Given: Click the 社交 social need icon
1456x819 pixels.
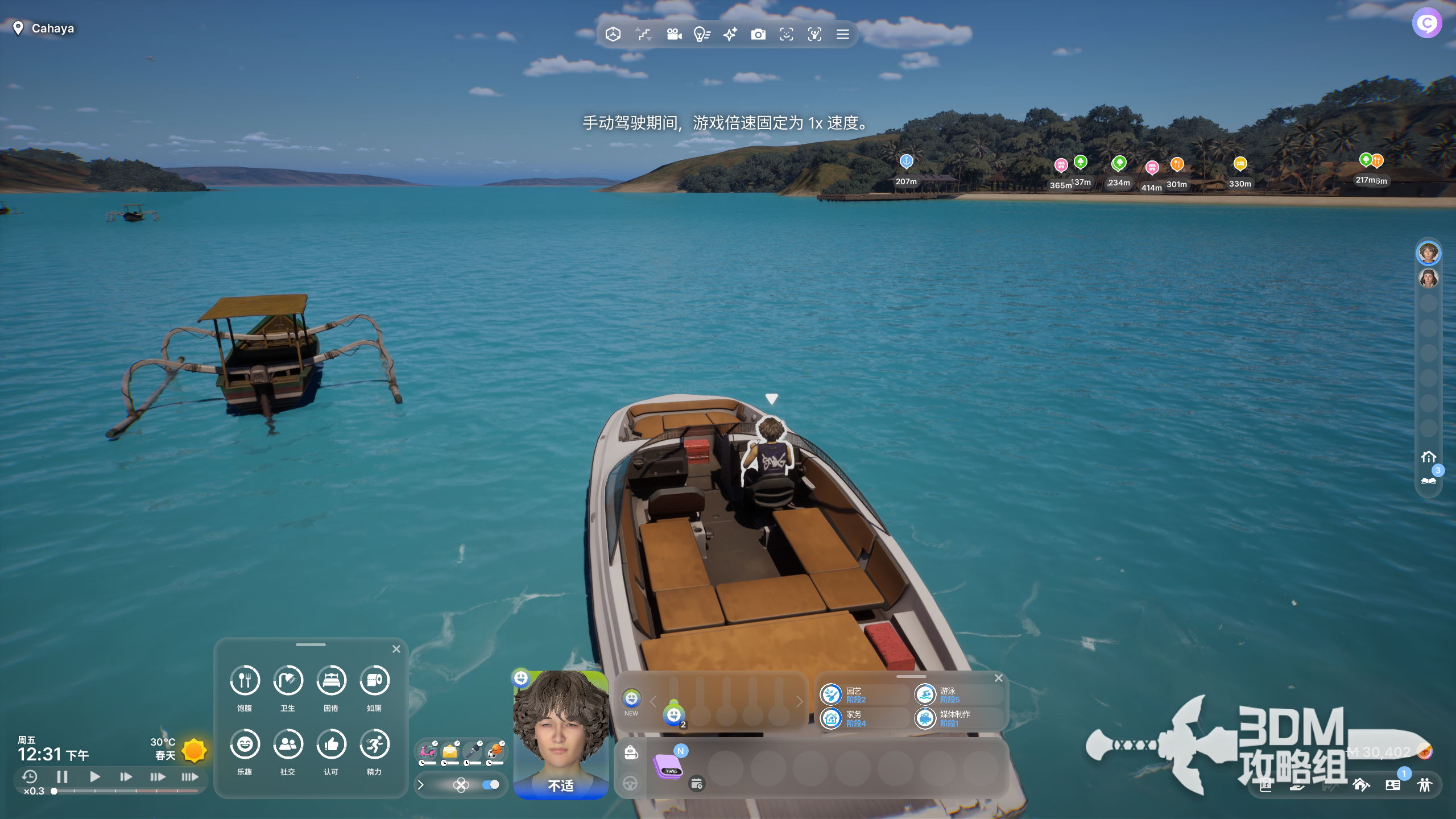Looking at the screenshot, I should coord(288,744).
